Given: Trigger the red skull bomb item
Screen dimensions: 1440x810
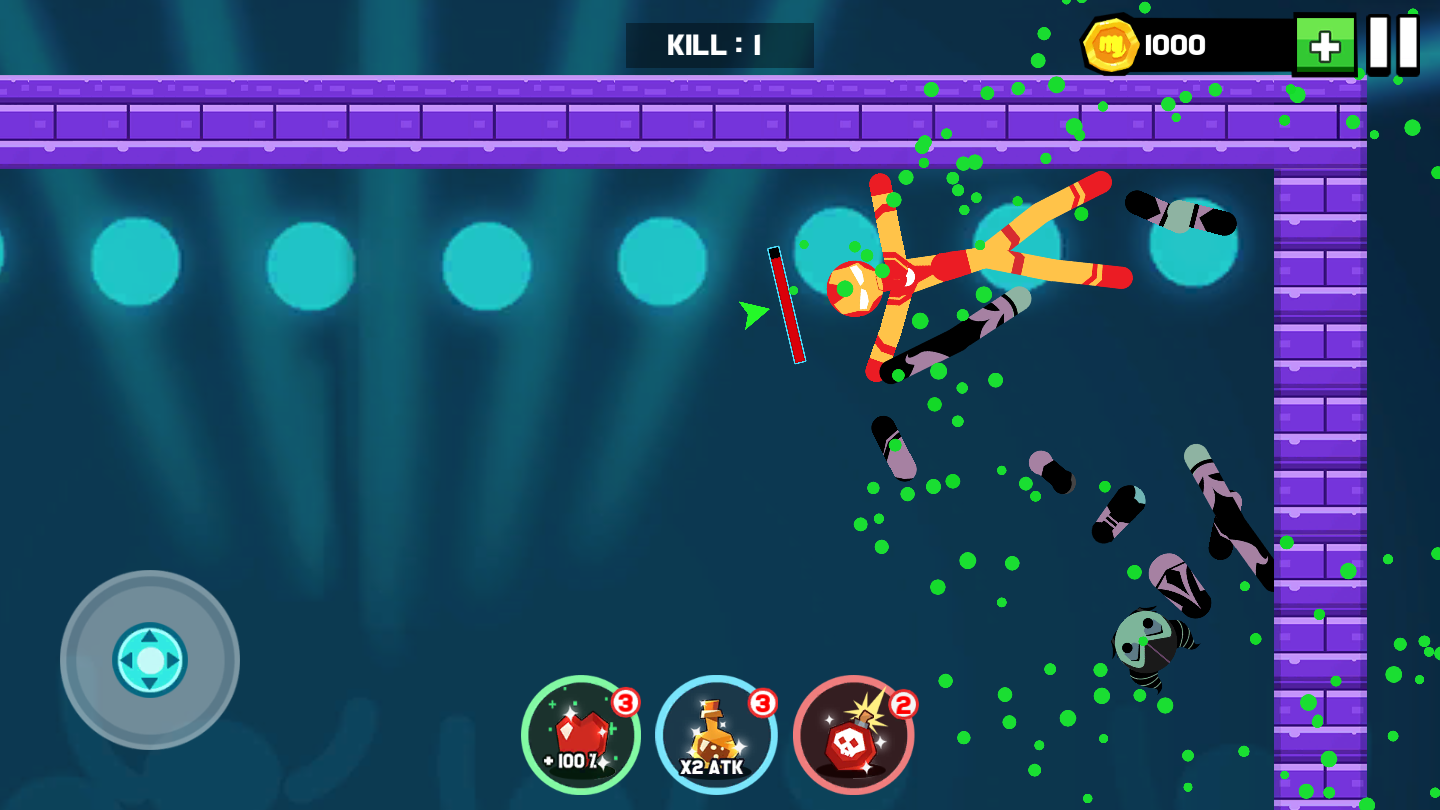Looking at the screenshot, I should (853, 735).
